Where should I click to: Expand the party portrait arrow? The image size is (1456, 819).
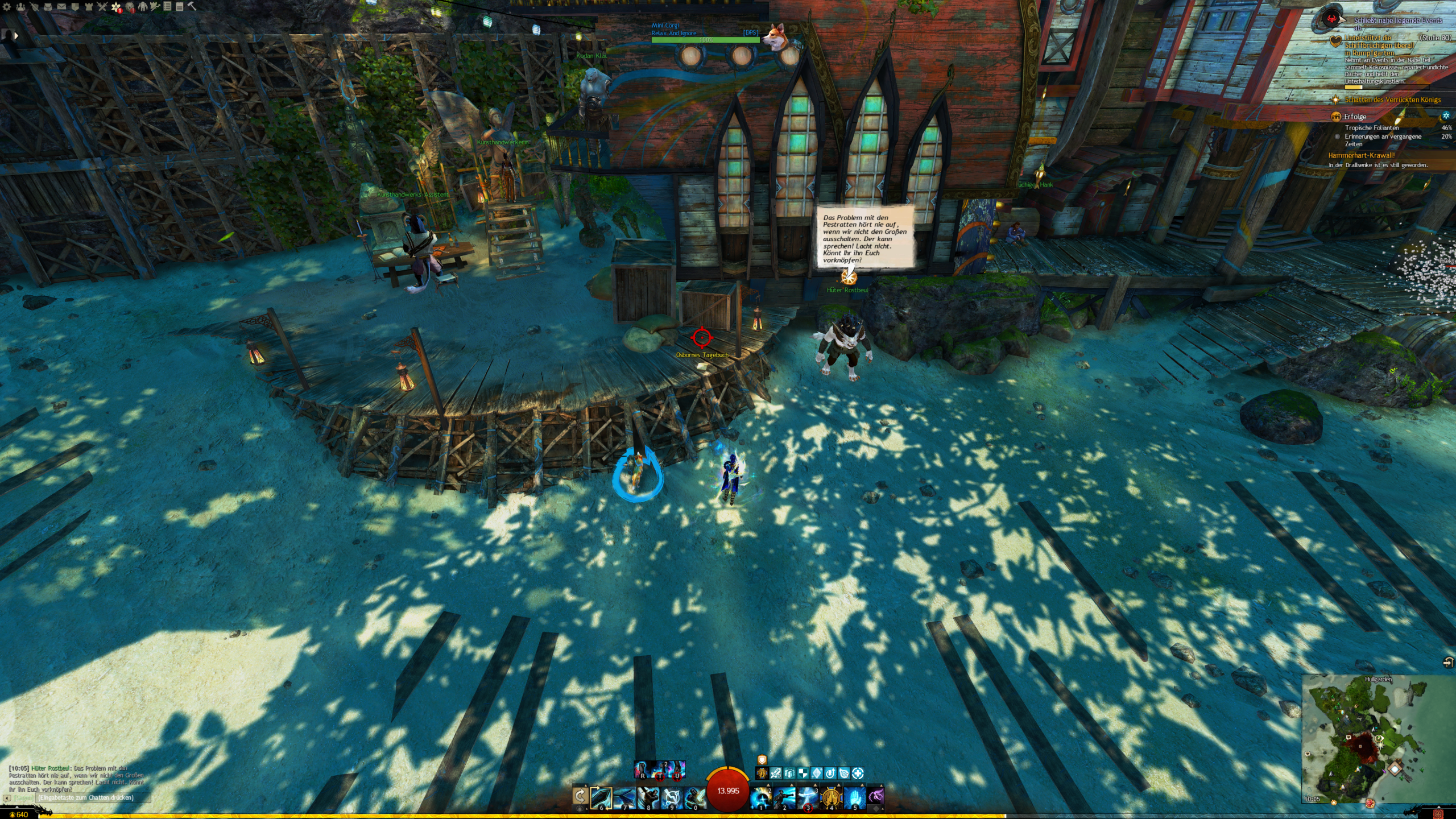tap(16, 35)
